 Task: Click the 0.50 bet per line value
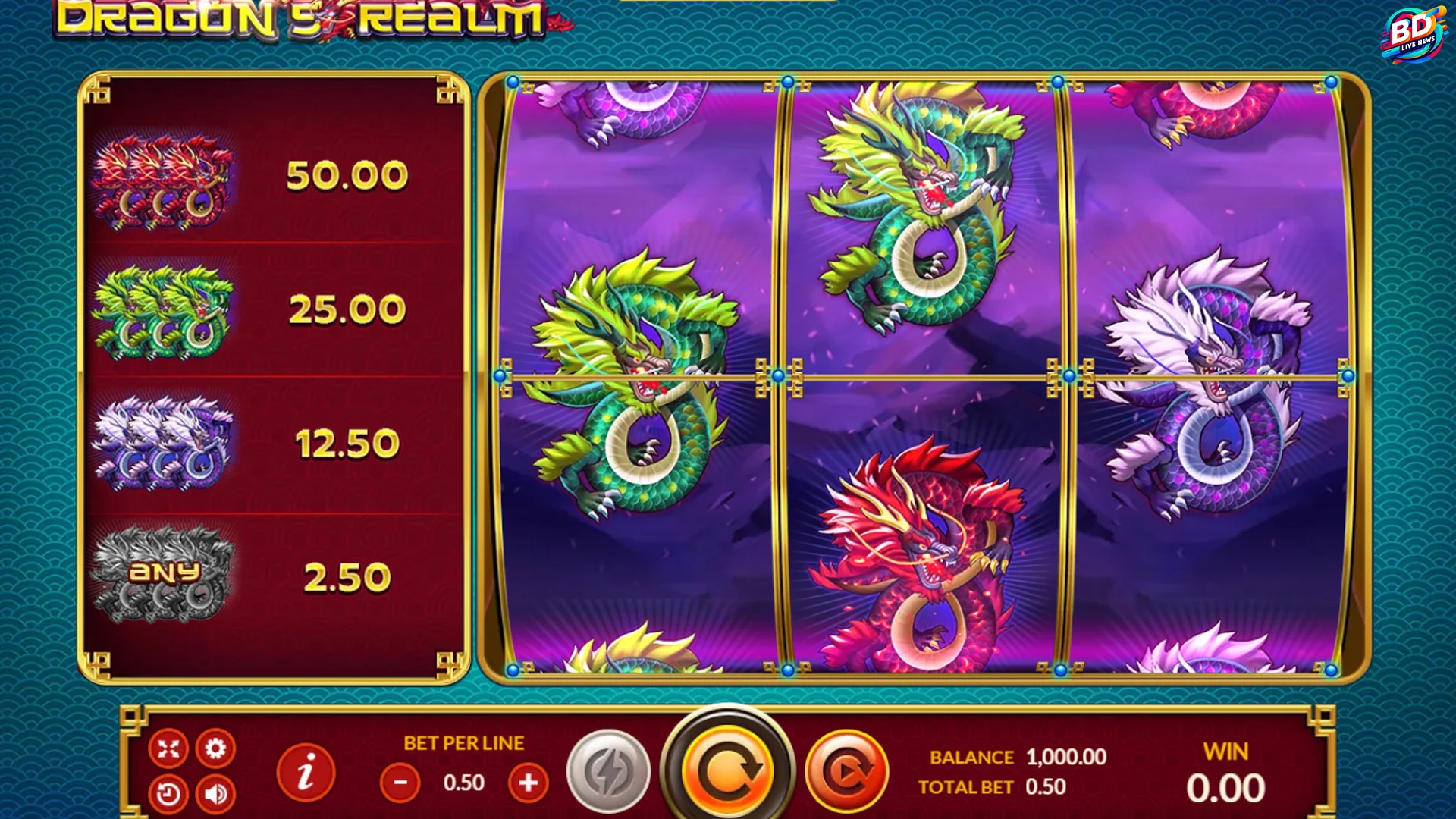pyautogui.click(x=465, y=782)
